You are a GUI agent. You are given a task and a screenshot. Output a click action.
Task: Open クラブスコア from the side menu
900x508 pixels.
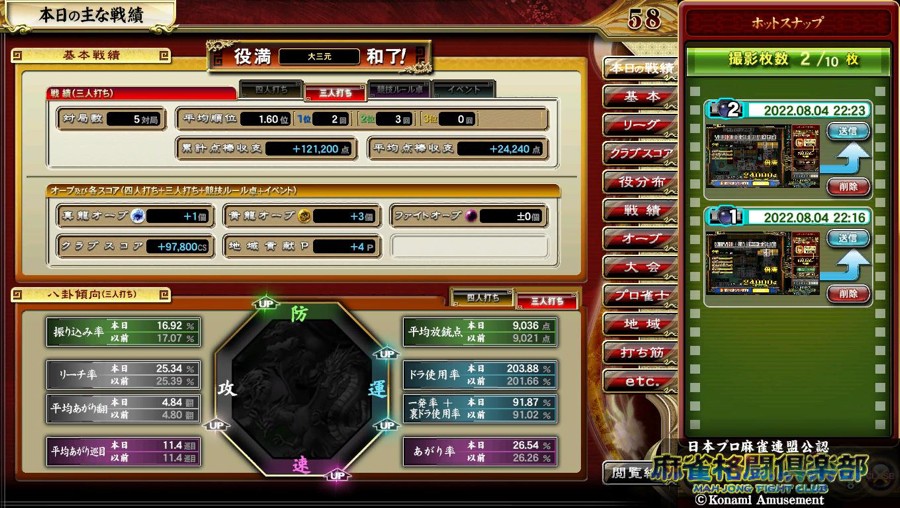click(x=640, y=154)
